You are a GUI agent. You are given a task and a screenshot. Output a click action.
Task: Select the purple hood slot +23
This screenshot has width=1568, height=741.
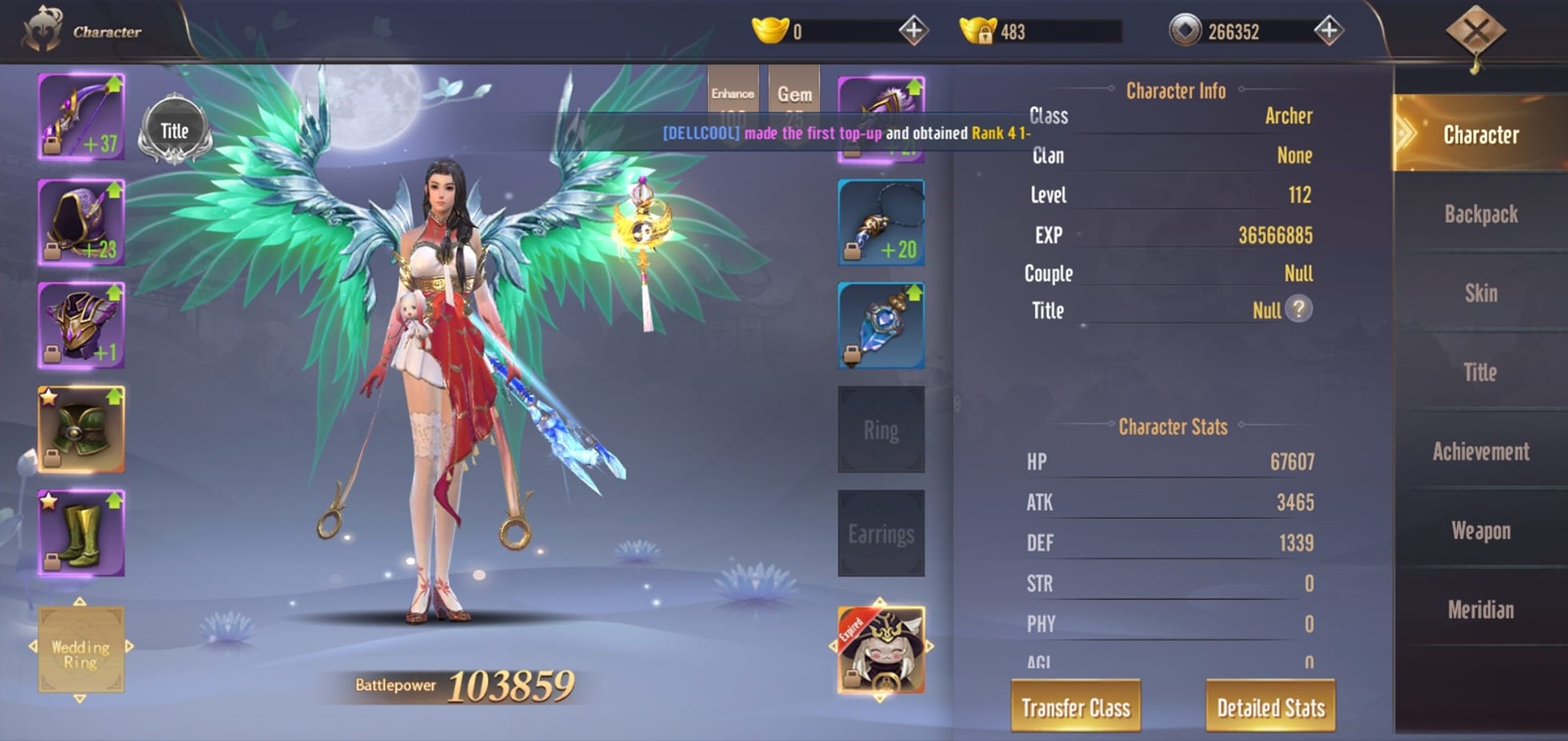[81, 222]
